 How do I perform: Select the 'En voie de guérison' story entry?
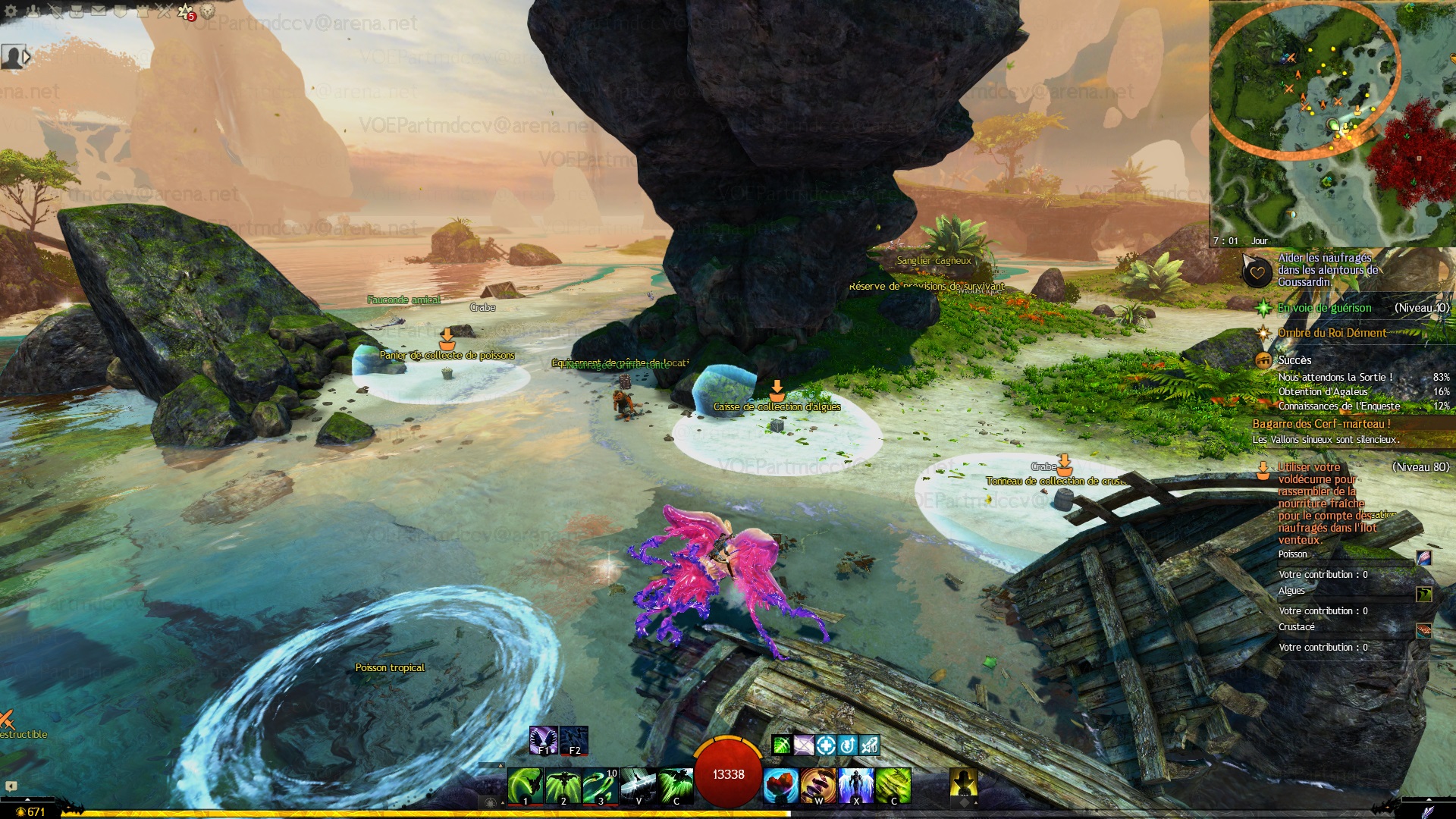(1324, 308)
